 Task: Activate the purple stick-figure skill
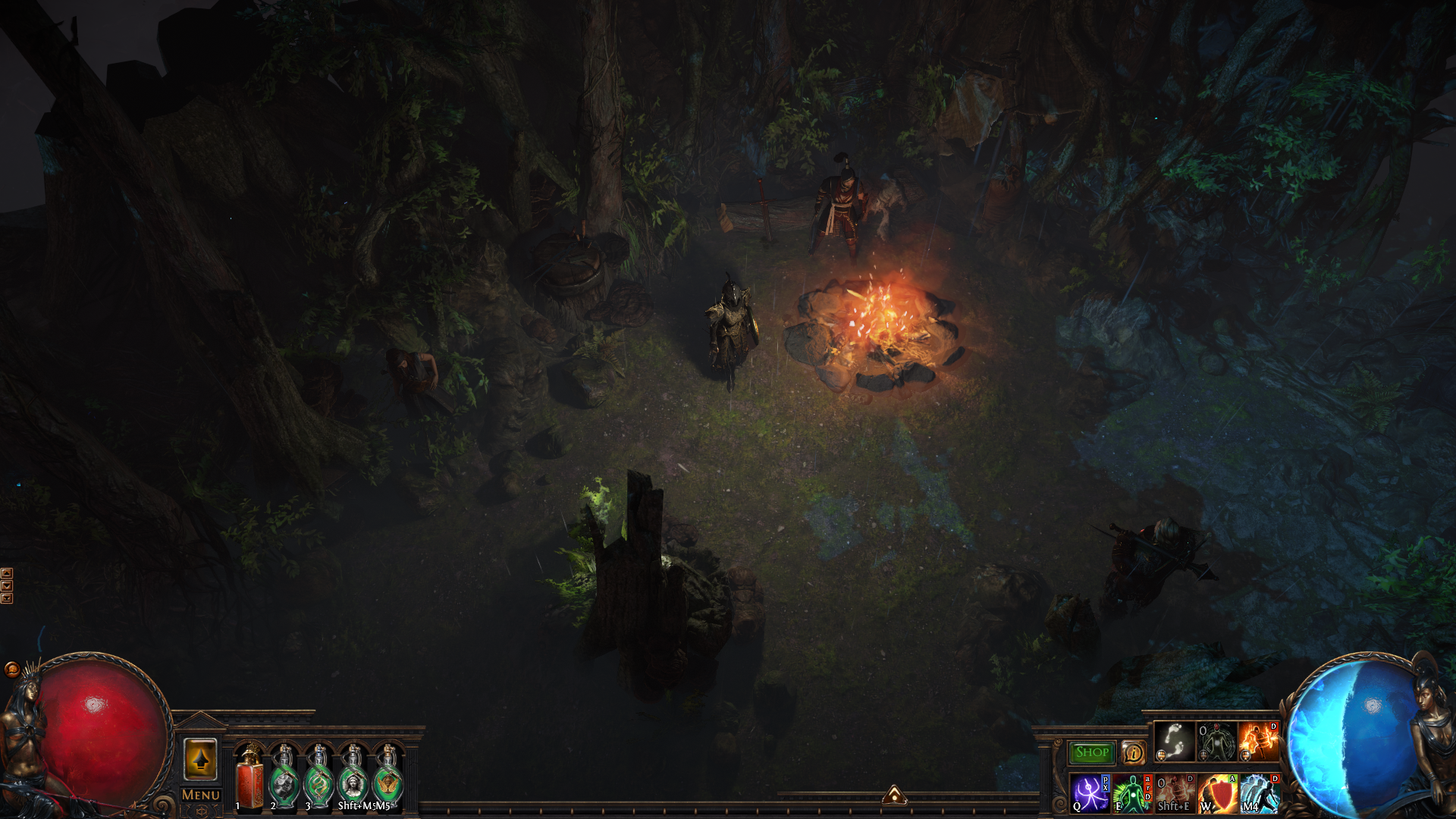[1090, 793]
